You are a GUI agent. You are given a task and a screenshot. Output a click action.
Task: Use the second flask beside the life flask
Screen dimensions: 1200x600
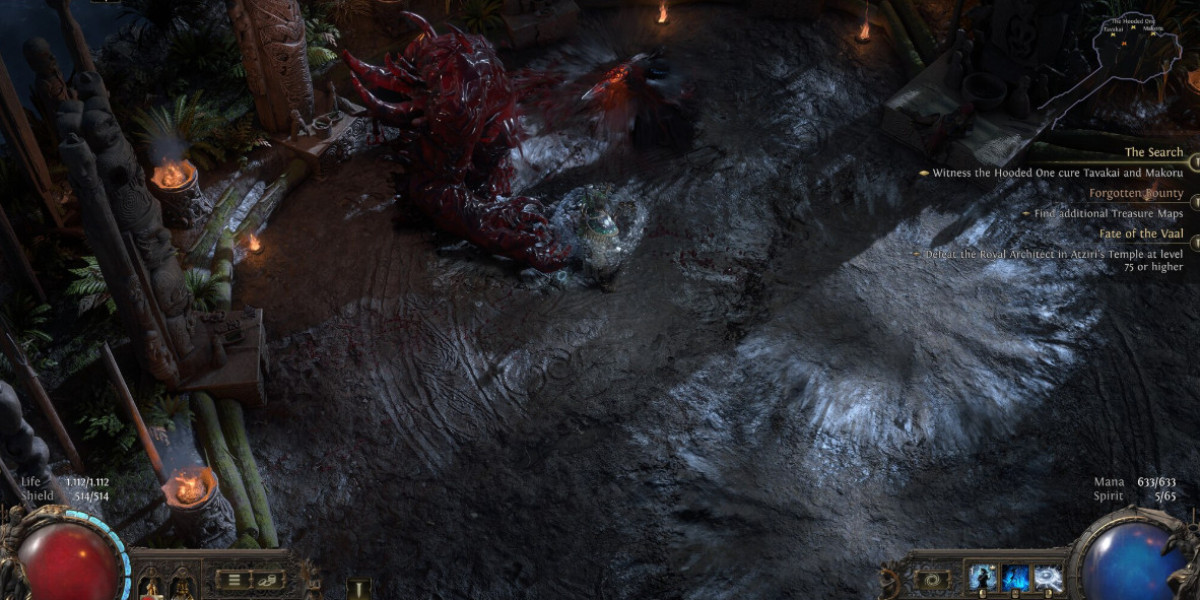[181, 581]
